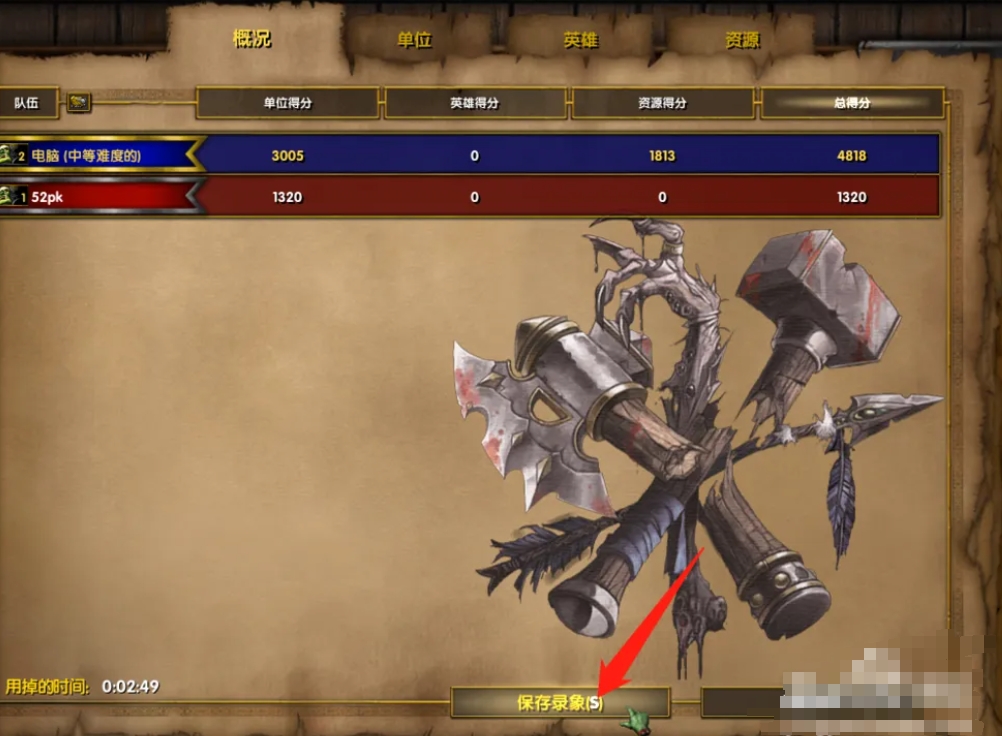Click the 总得分 total score header

(851, 103)
